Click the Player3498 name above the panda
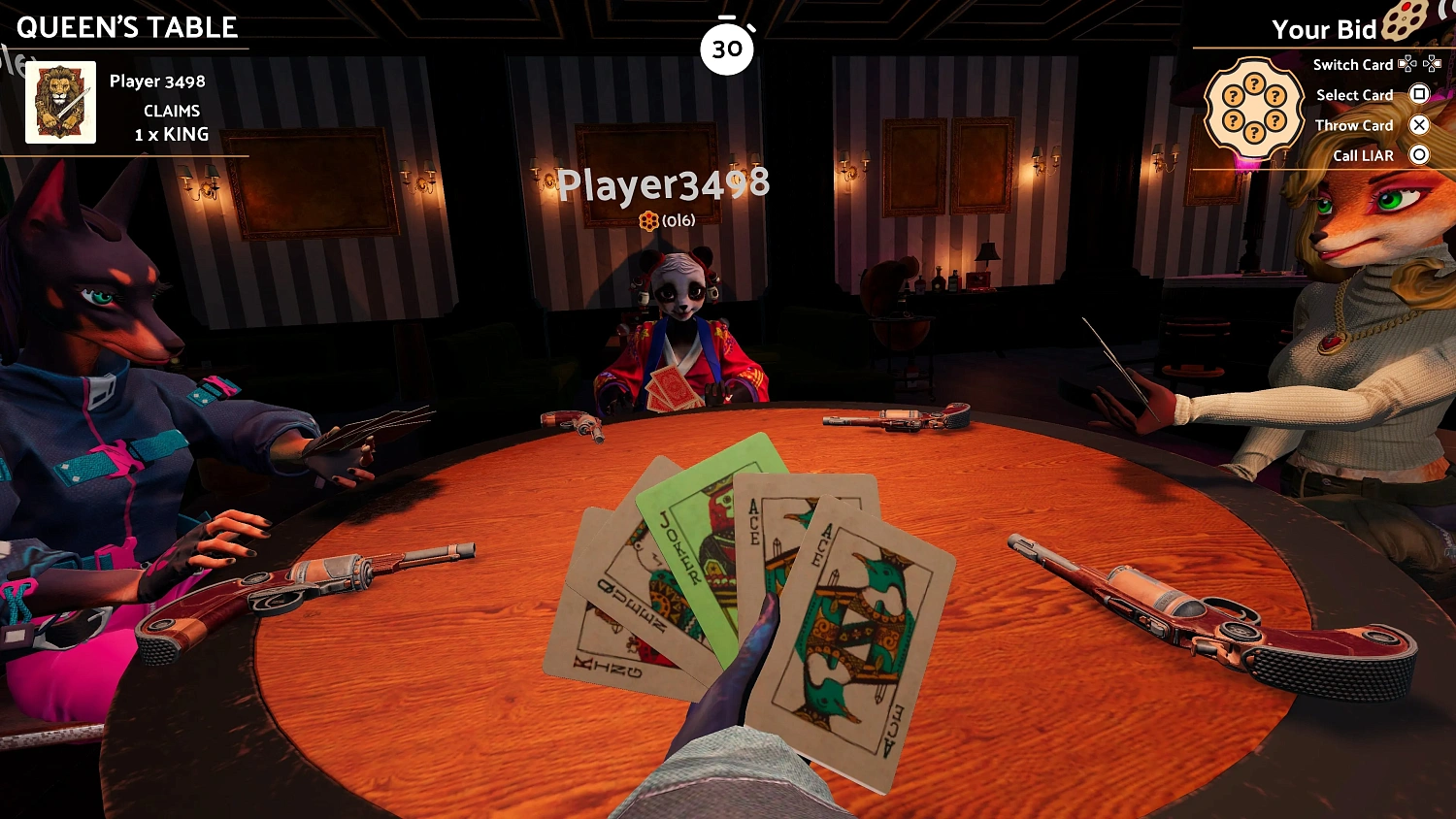This screenshot has height=819, width=1456. (x=663, y=185)
